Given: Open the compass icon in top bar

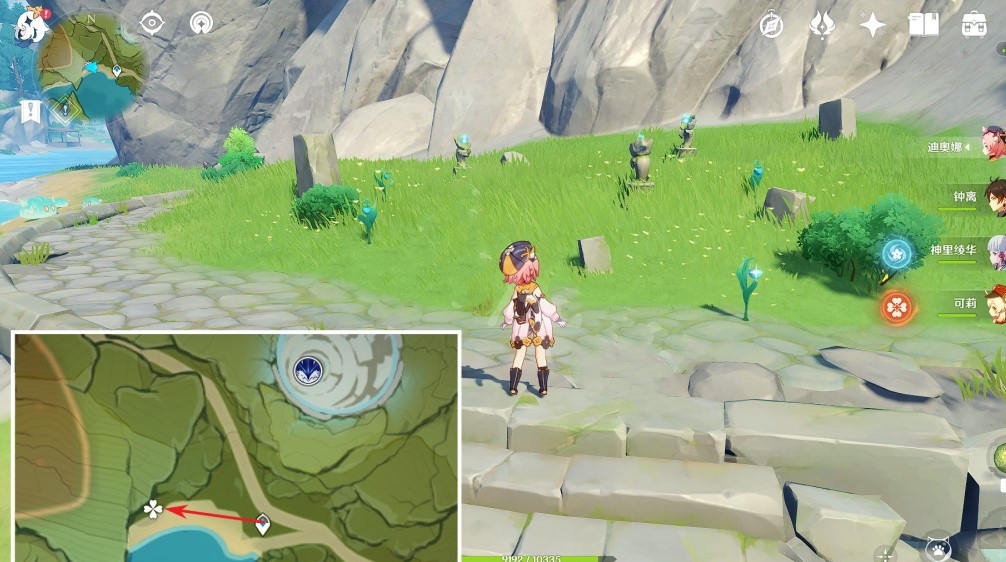Looking at the screenshot, I should tap(771, 25).
